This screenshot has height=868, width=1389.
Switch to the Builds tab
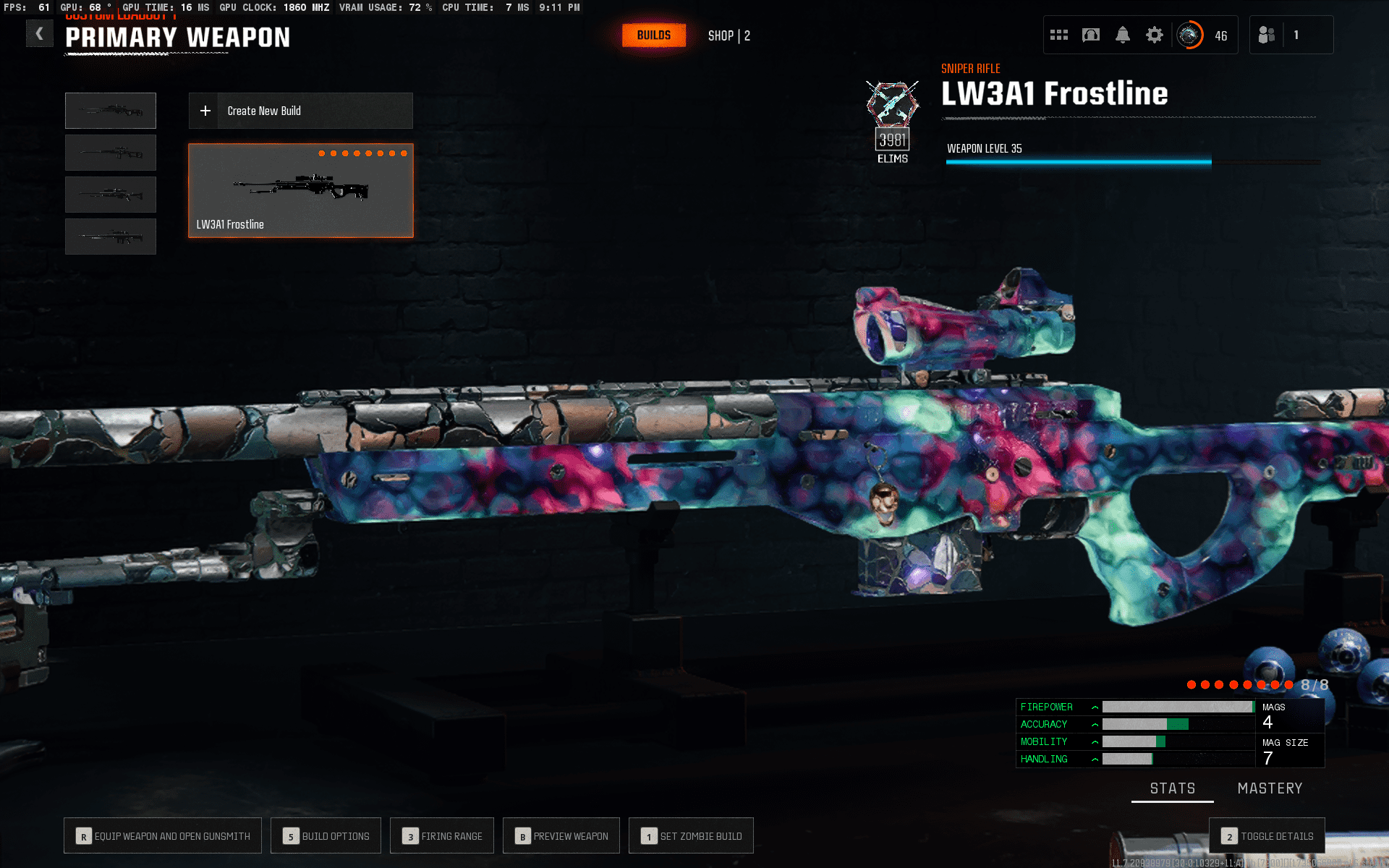click(653, 35)
